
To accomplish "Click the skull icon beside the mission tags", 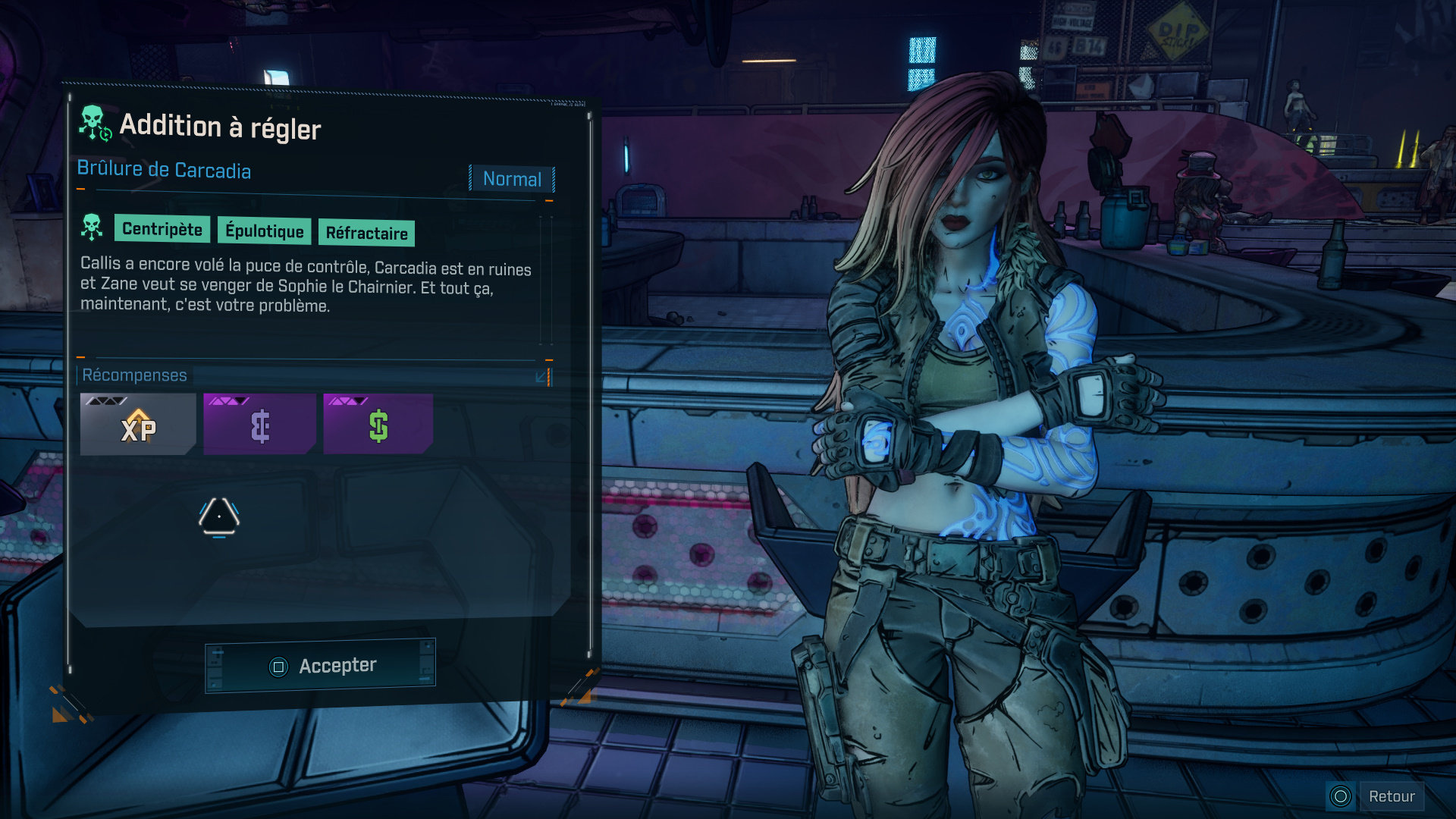I will point(92,226).
